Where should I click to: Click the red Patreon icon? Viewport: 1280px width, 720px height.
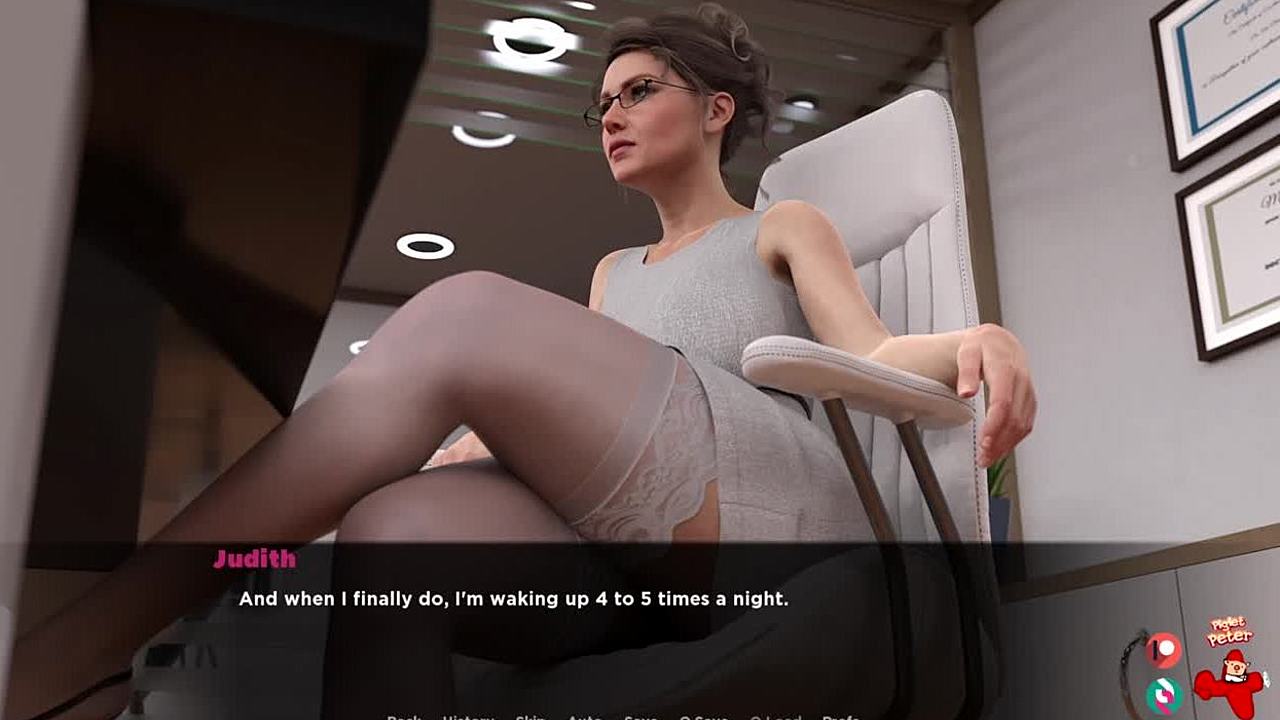1163,650
